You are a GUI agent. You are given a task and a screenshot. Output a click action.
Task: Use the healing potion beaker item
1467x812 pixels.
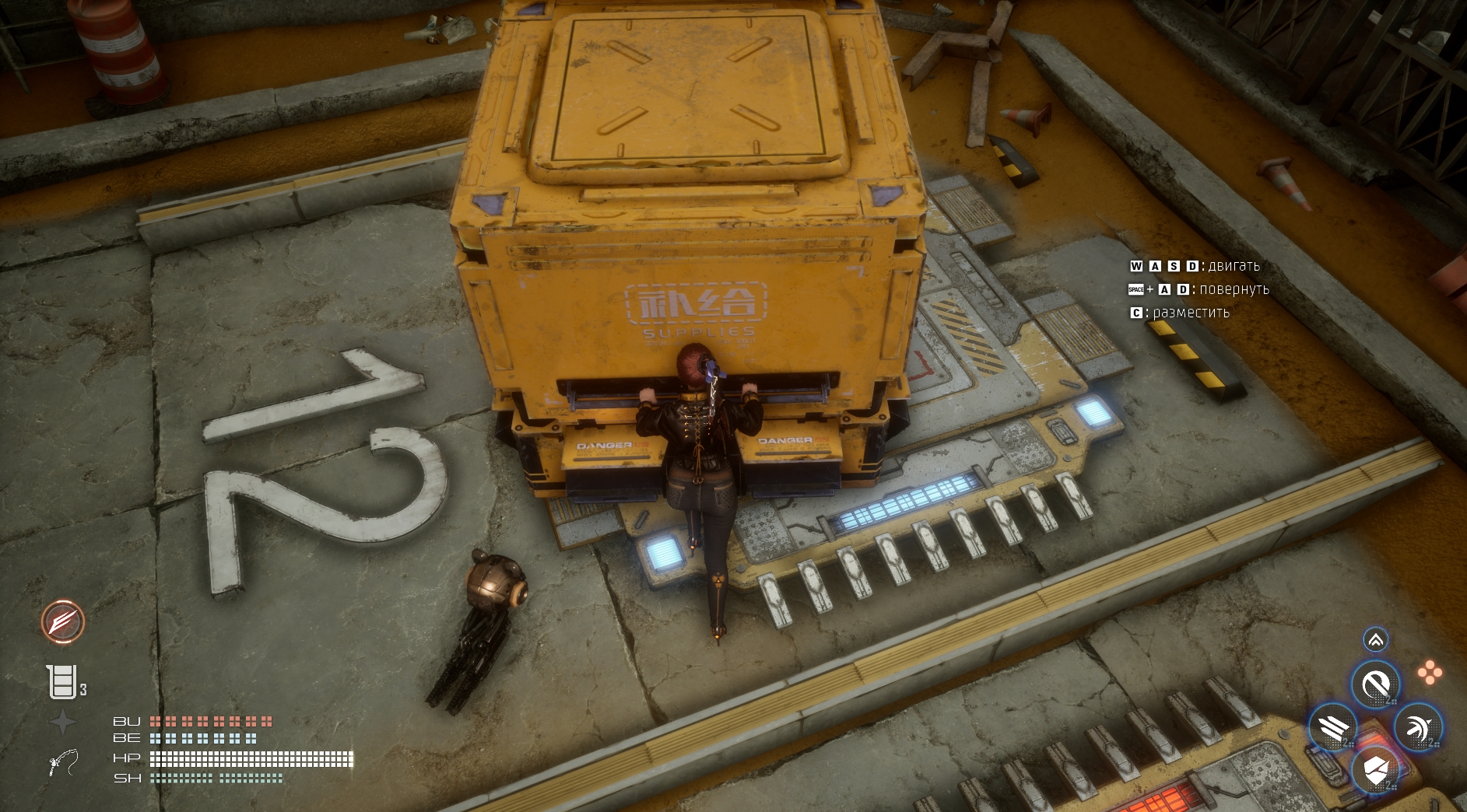click(x=61, y=683)
